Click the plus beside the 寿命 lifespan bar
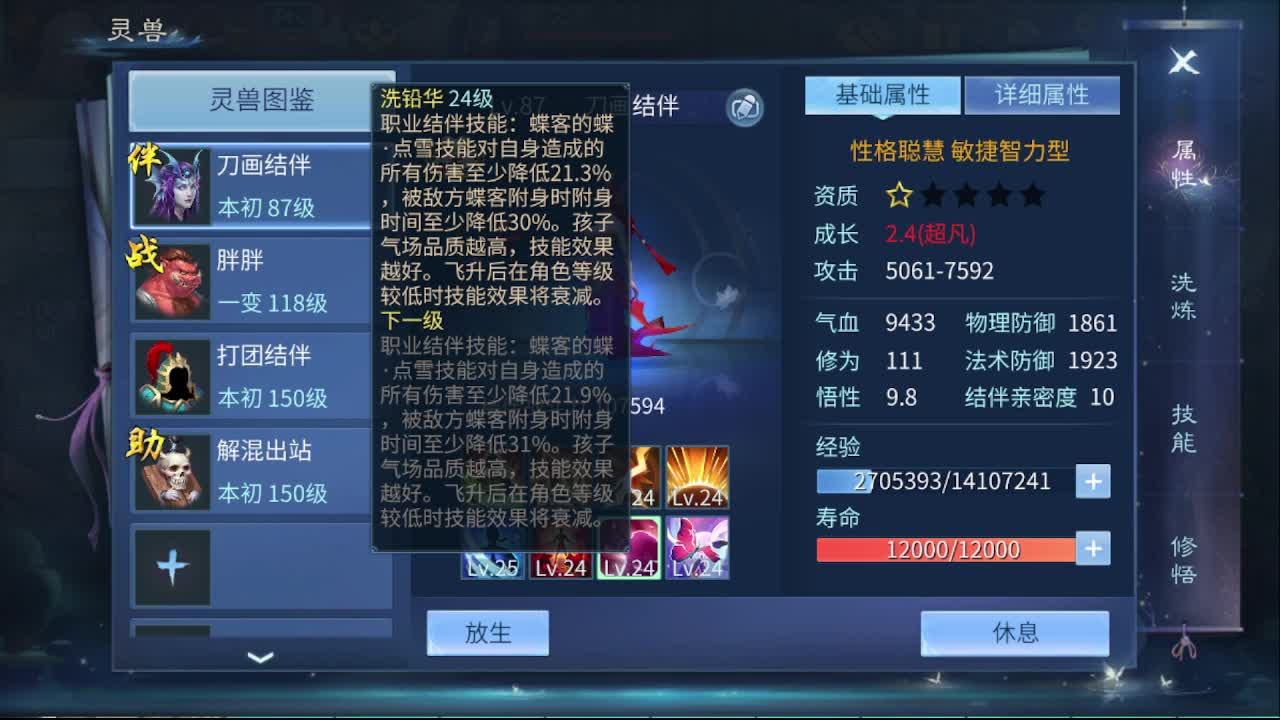This screenshot has height=720, width=1280. (1092, 548)
